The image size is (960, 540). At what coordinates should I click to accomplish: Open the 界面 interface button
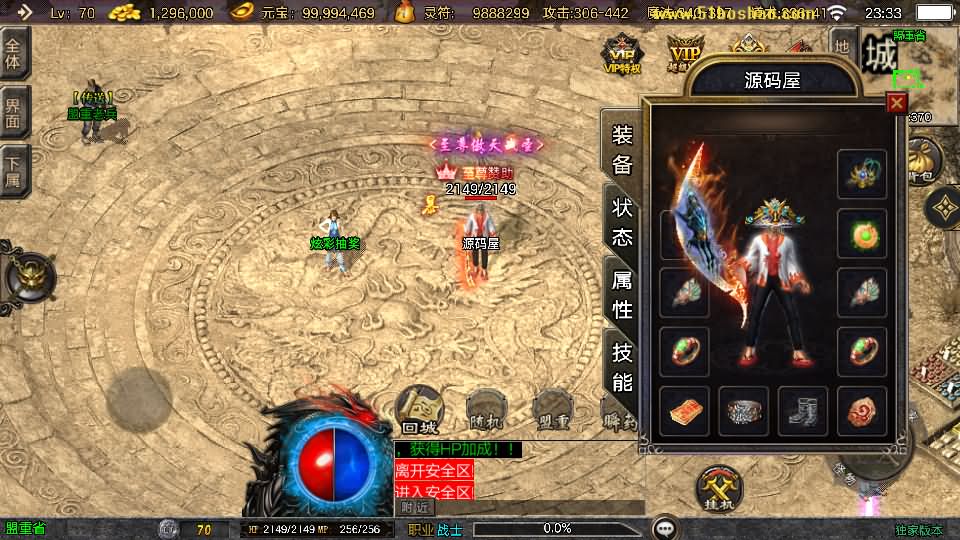point(14,110)
